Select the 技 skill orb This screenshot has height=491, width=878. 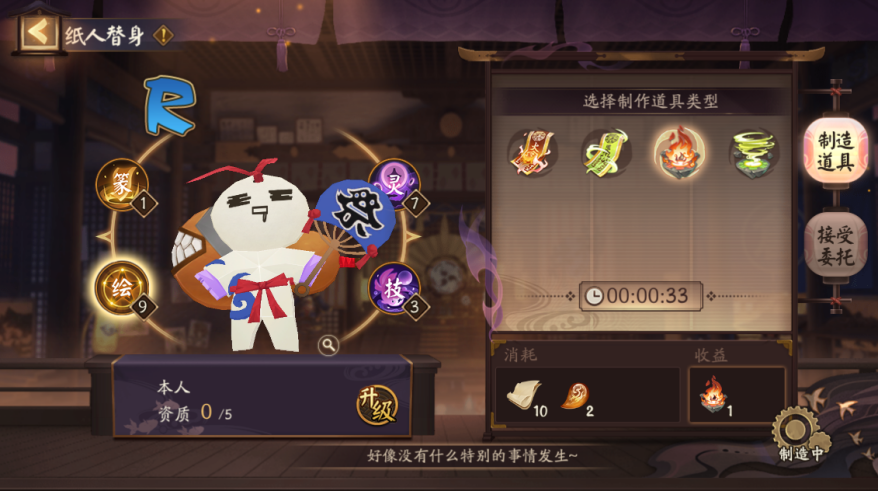click(x=394, y=288)
